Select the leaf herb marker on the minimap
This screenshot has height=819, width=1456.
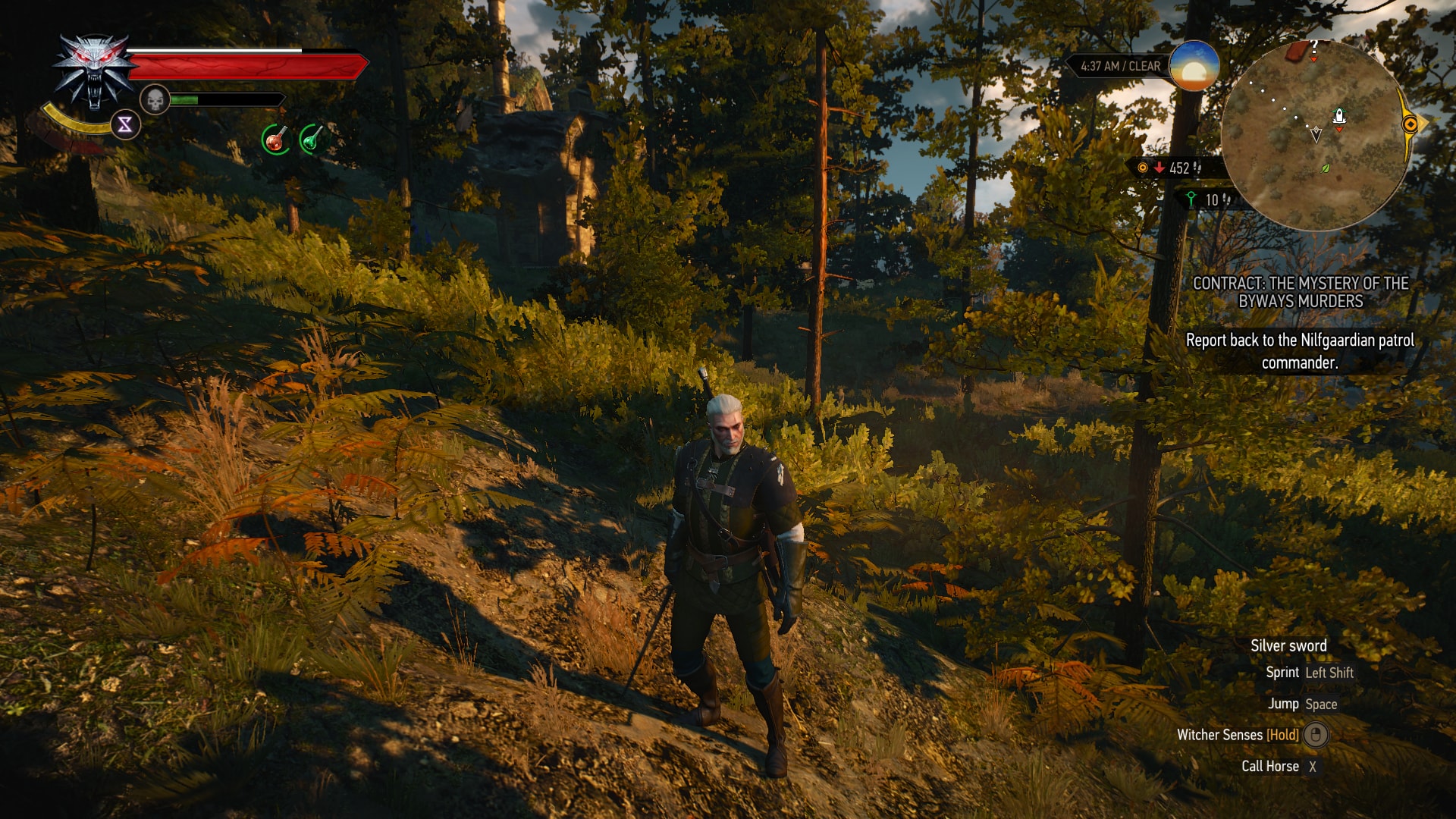coord(1324,170)
